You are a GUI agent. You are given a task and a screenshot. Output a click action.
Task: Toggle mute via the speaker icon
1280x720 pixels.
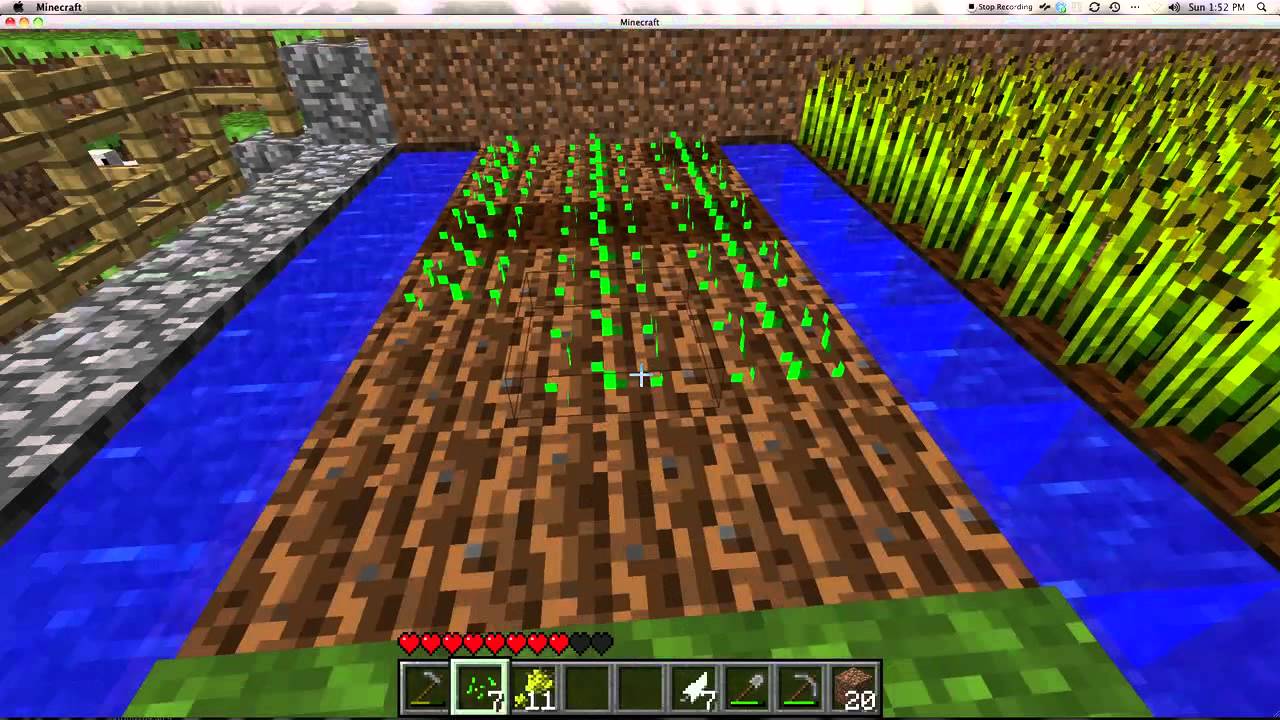1173,8
